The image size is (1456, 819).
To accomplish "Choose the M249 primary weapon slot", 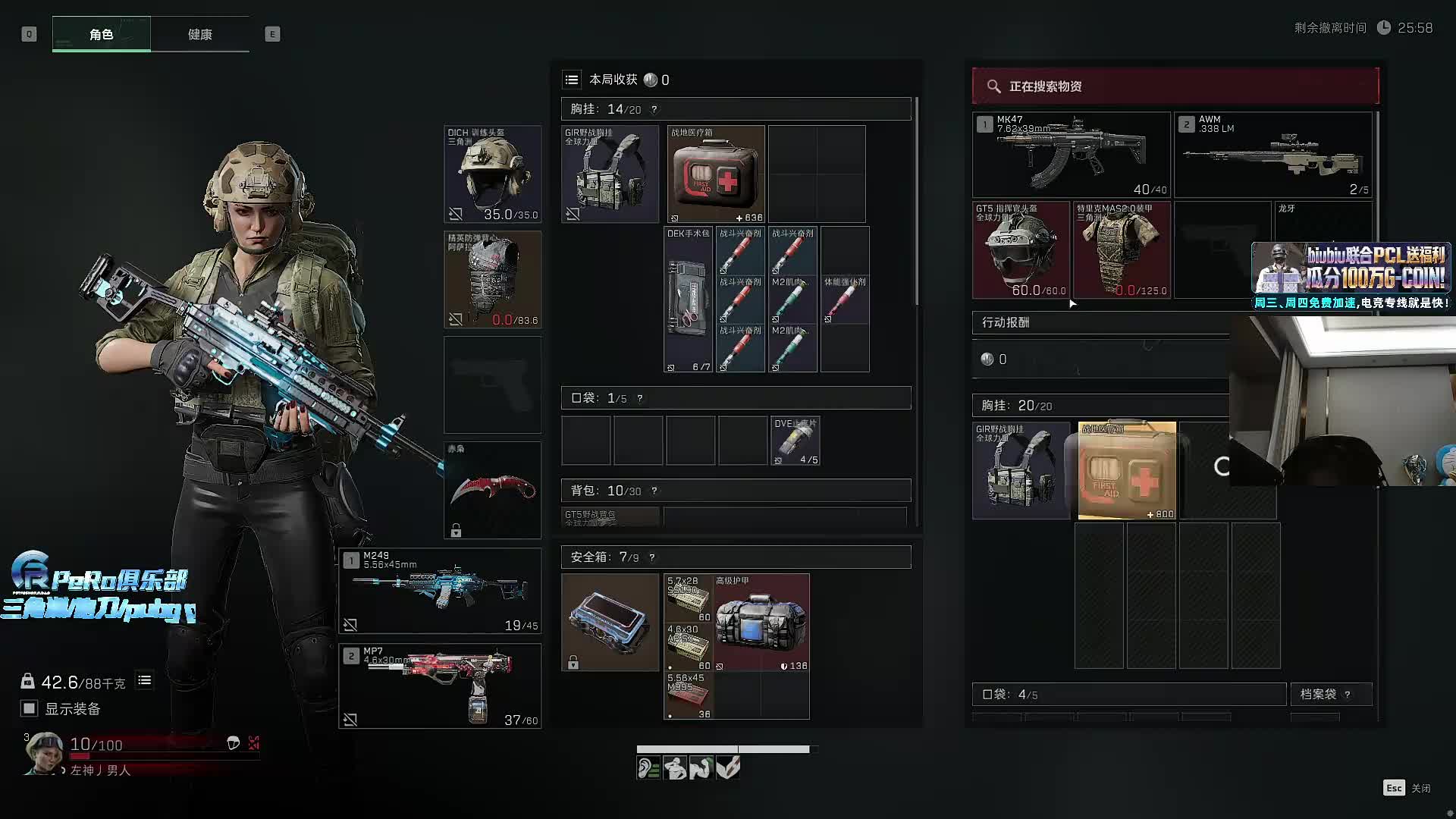I will (x=440, y=590).
